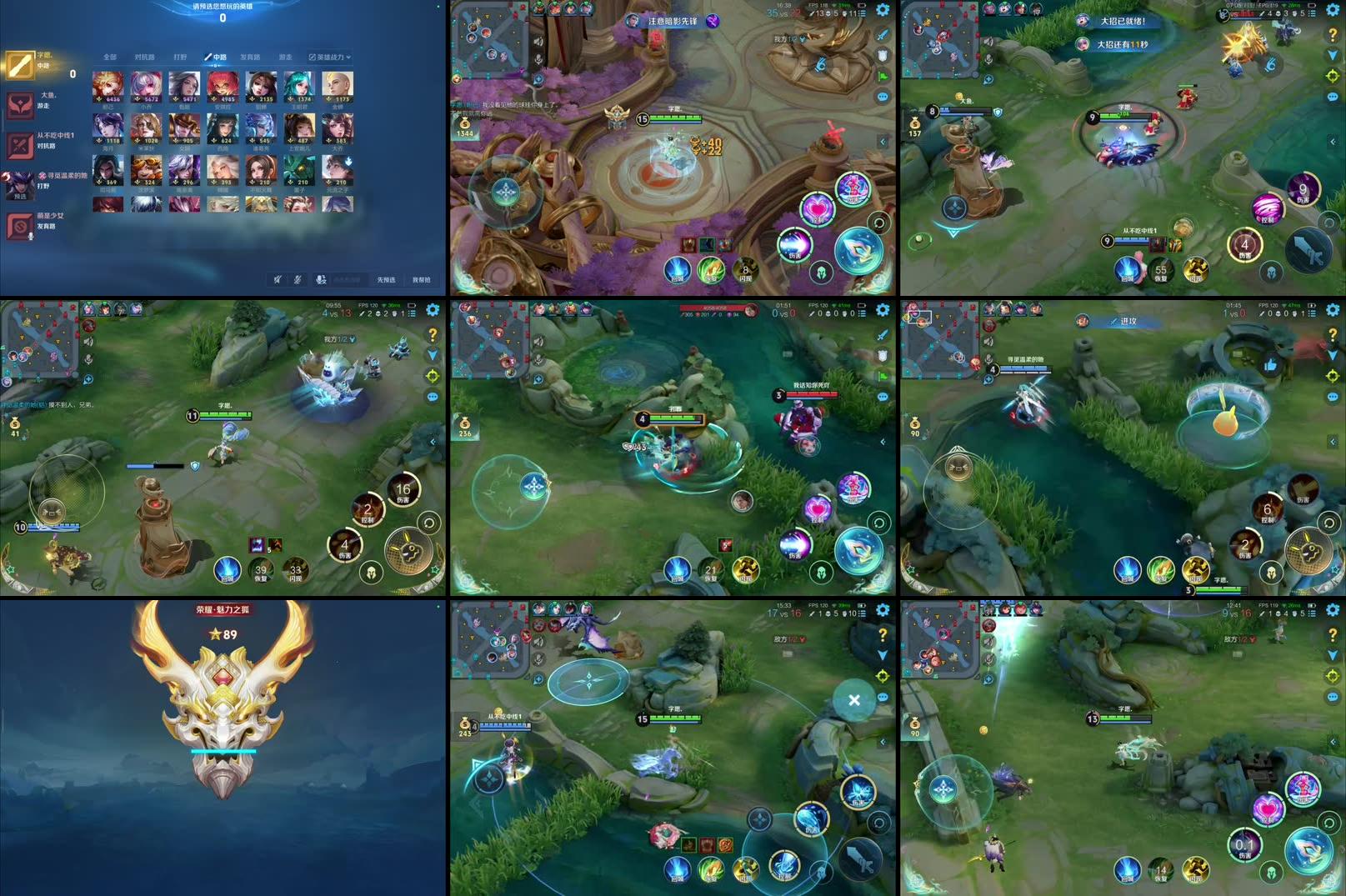Switch to the 全部 all-heroes tab
This screenshot has width=1346, height=896.
click(x=110, y=57)
